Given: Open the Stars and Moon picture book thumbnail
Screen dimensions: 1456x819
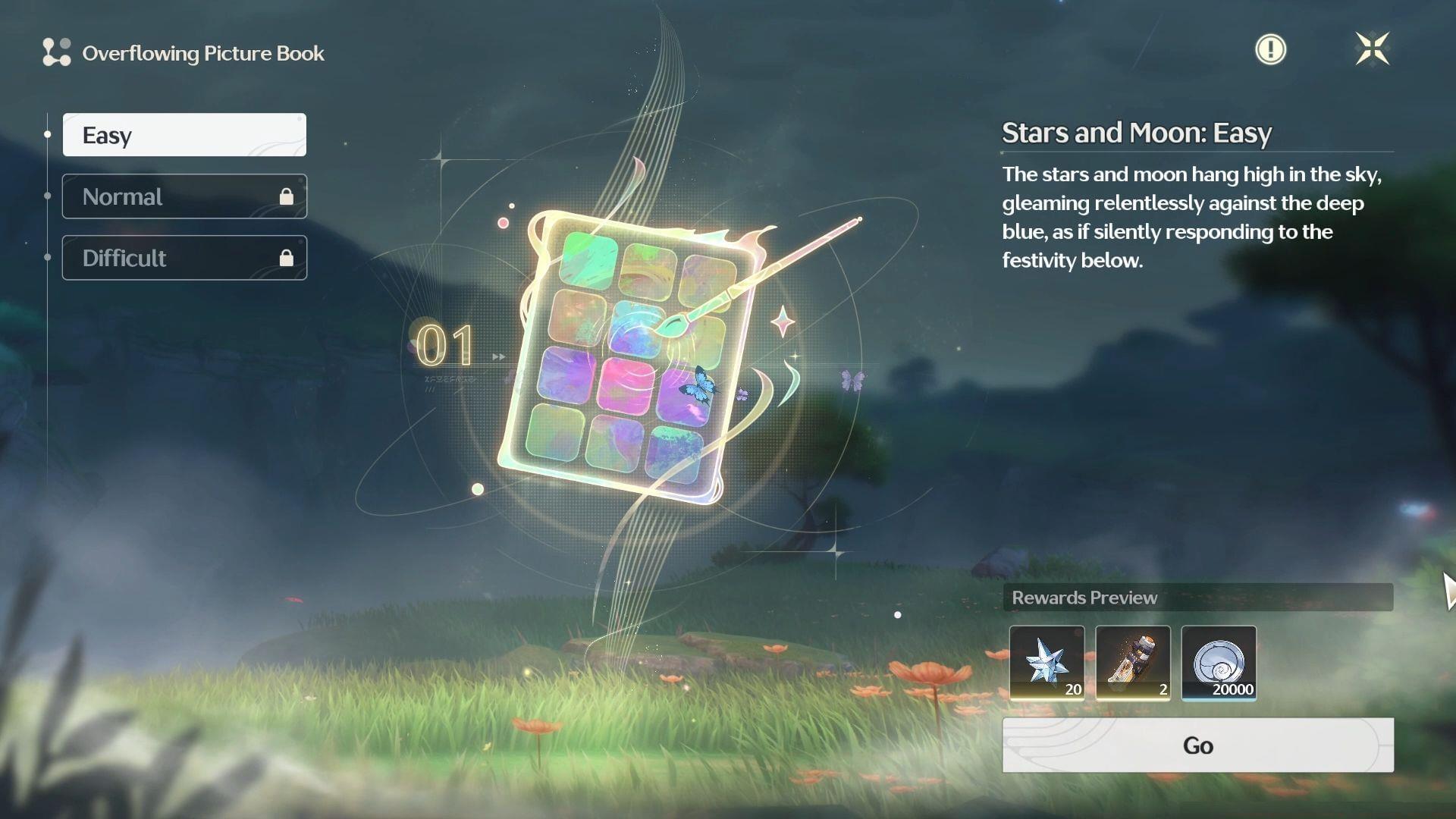Looking at the screenshot, I should point(637,349).
